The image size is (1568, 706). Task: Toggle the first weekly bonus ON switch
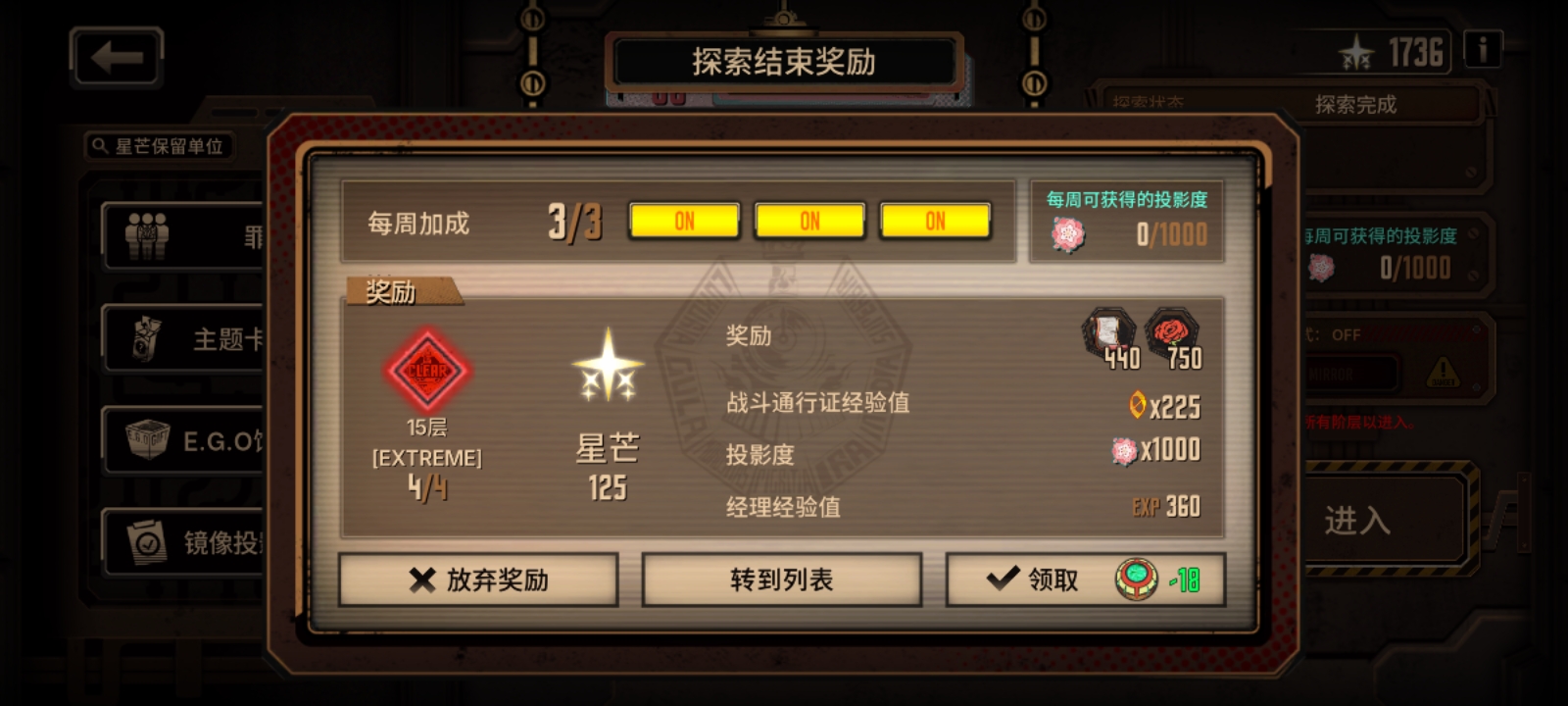(684, 220)
